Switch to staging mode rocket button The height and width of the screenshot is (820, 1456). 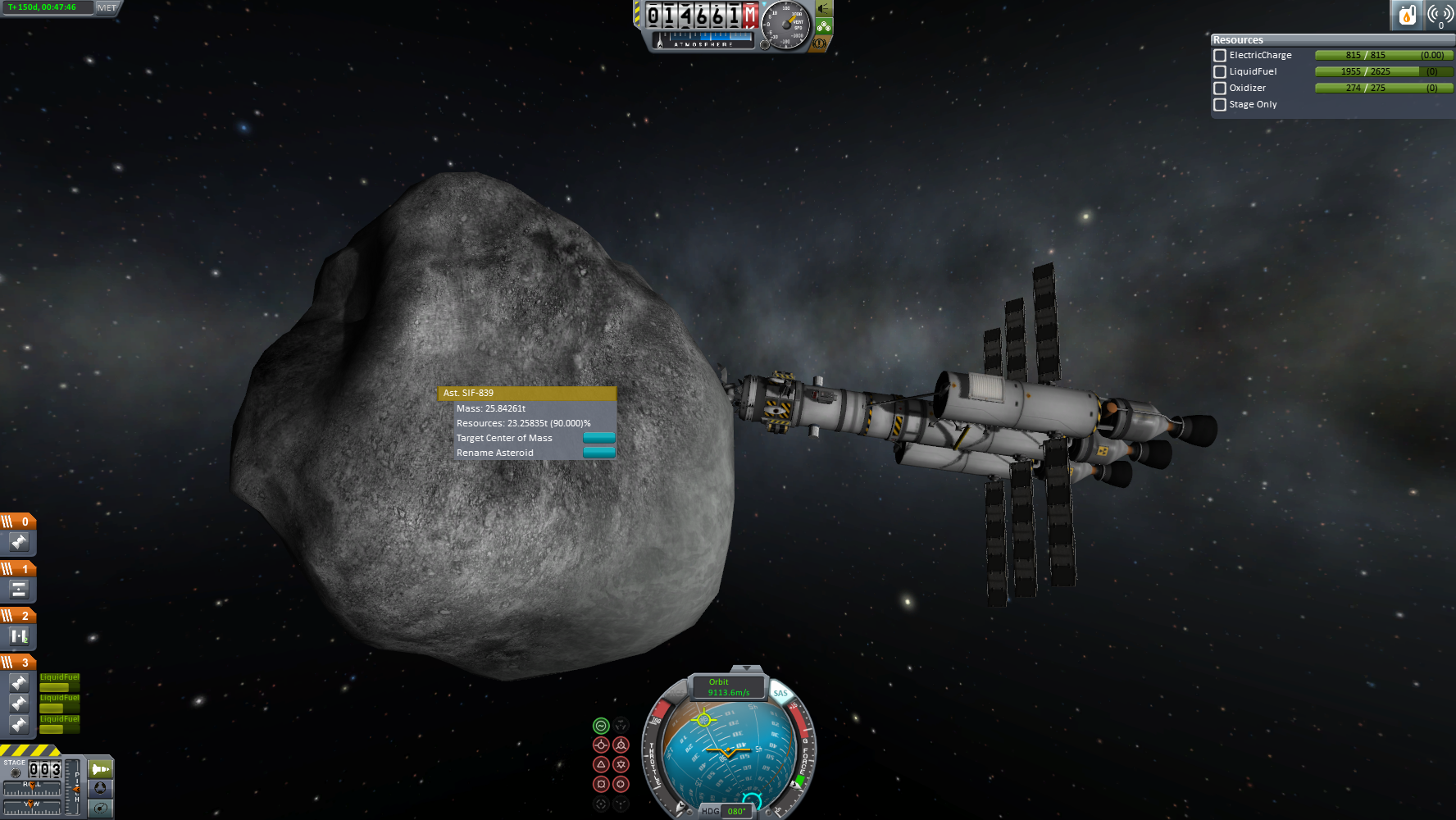(x=100, y=769)
